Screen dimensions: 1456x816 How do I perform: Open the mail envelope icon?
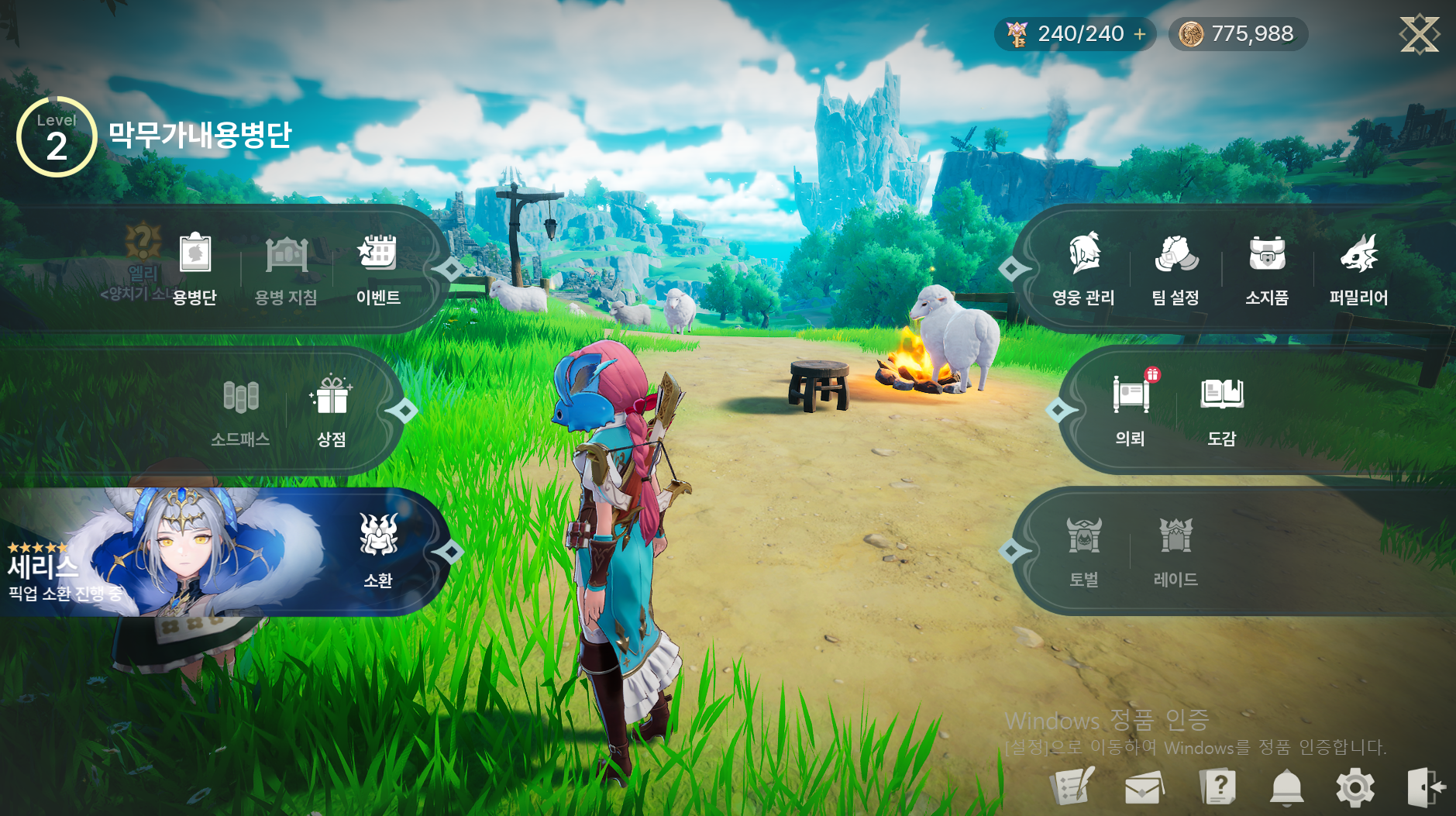tap(1144, 788)
